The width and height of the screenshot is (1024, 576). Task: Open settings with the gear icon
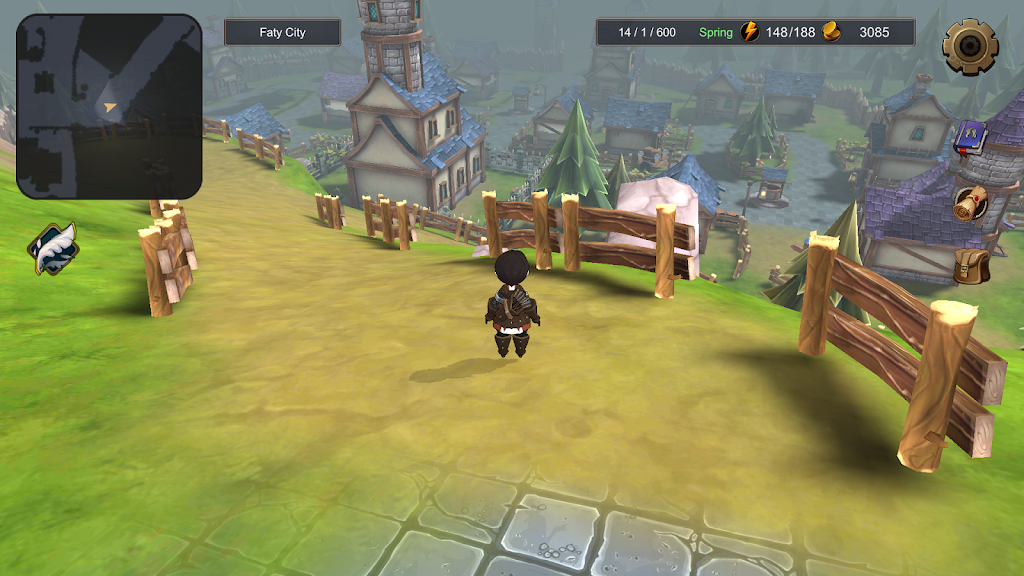pyautogui.click(x=970, y=44)
